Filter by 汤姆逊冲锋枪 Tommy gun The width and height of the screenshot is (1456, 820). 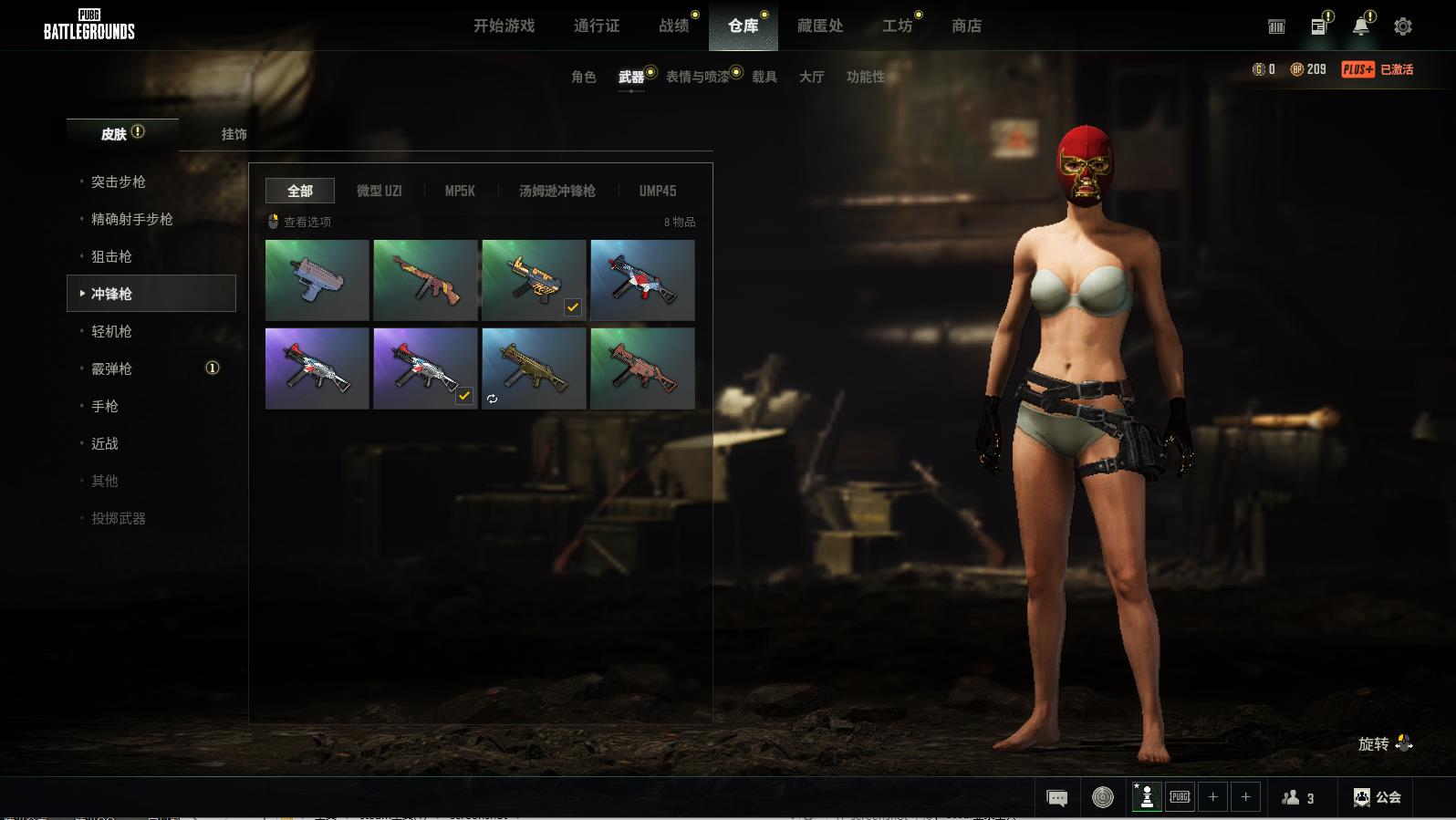click(556, 191)
